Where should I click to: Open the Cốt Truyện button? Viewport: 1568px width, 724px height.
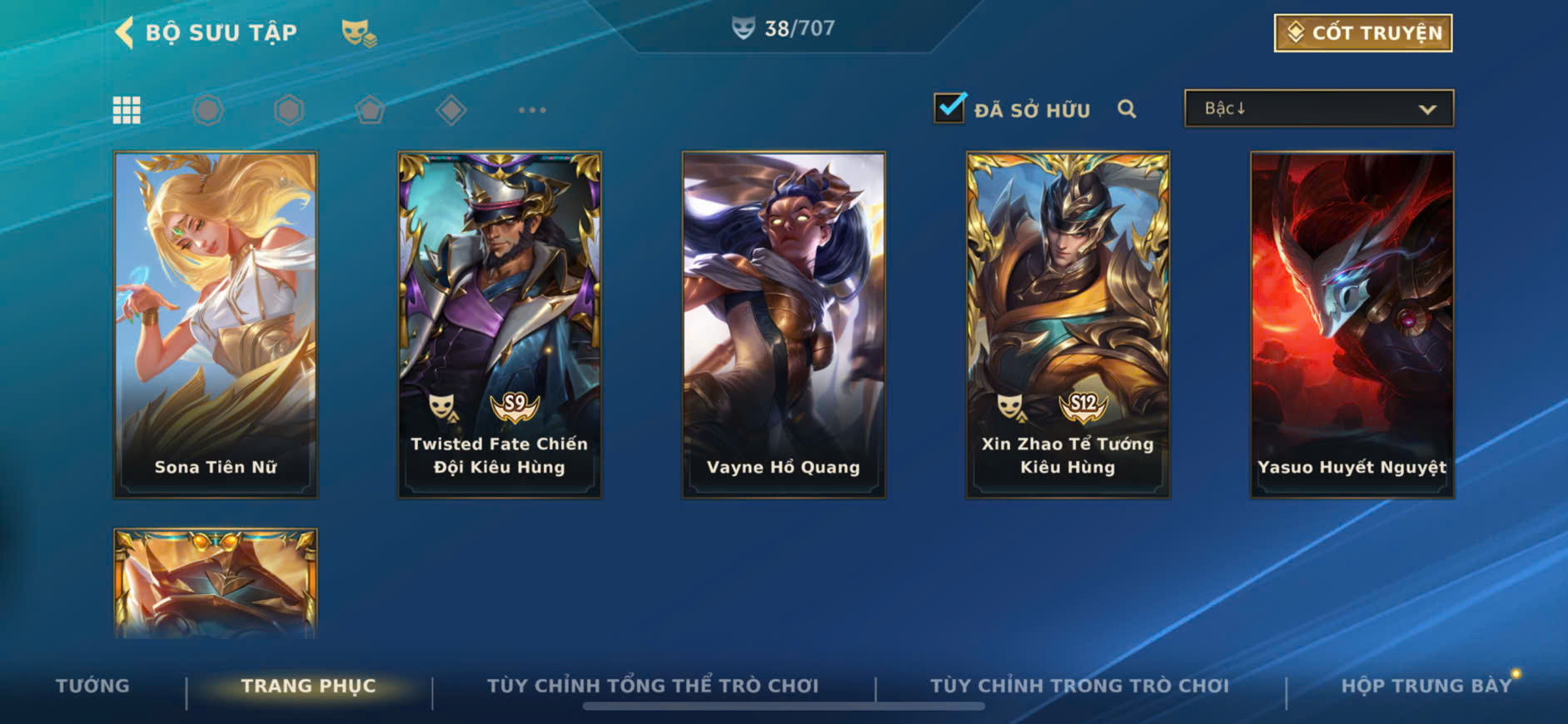coord(1362,33)
